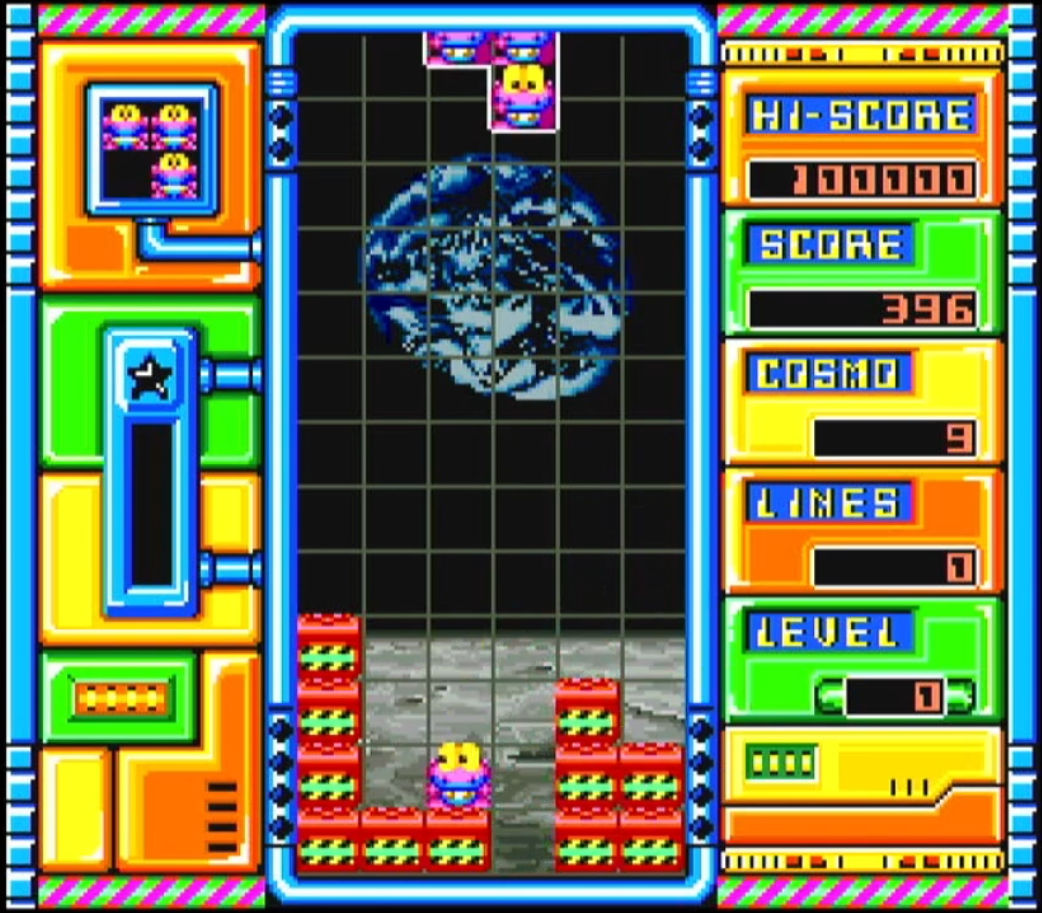Click the next piece preview window
Viewport: 1042px width, 913px height.
pyautogui.click(x=152, y=149)
